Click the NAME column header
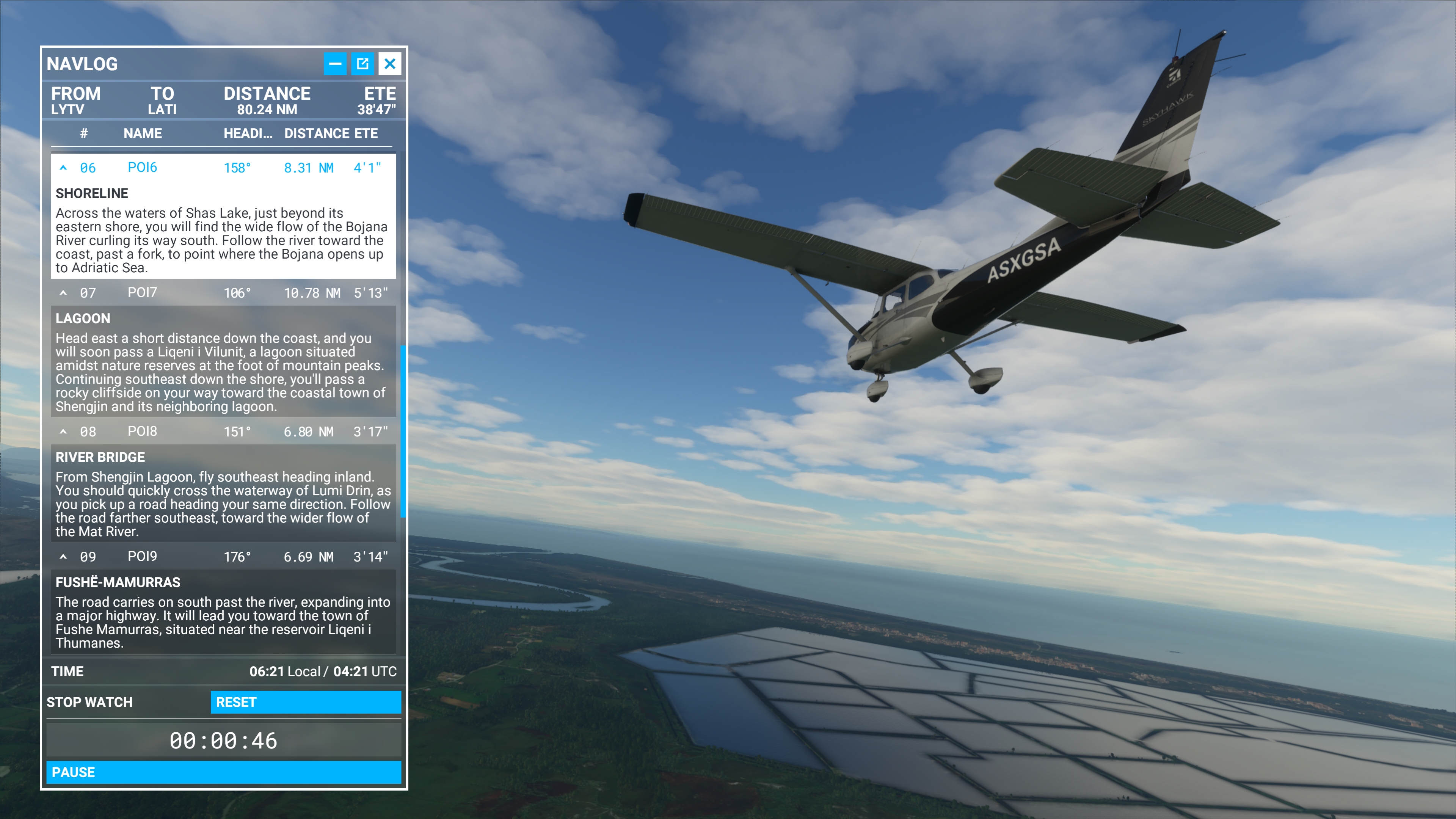Image resolution: width=1456 pixels, height=819 pixels. pyautogui.click(x=143, y=133)
